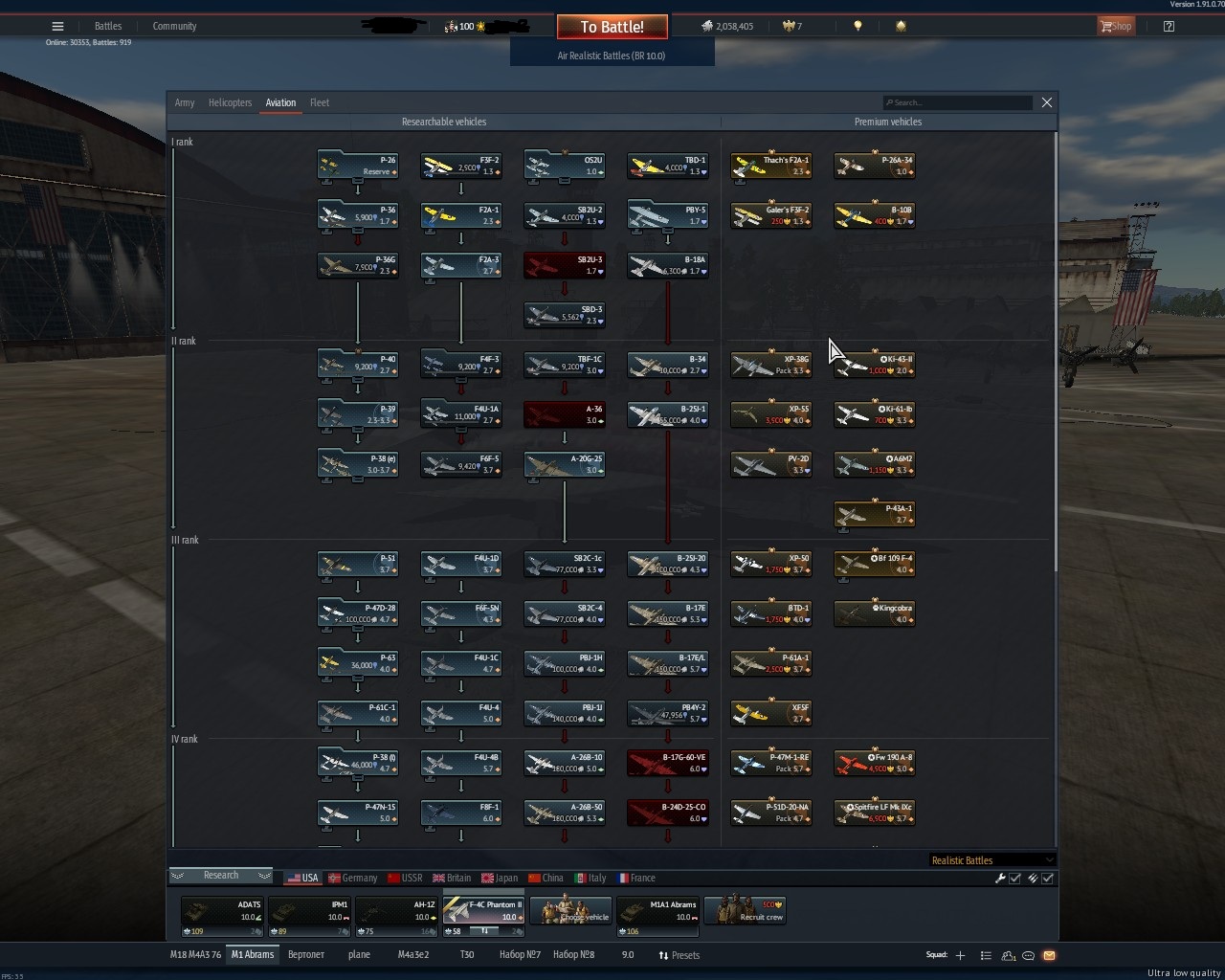Click the Silver Lions currency icon
The width and height of the screenshot is (1225, 980).
click(706, 26)
